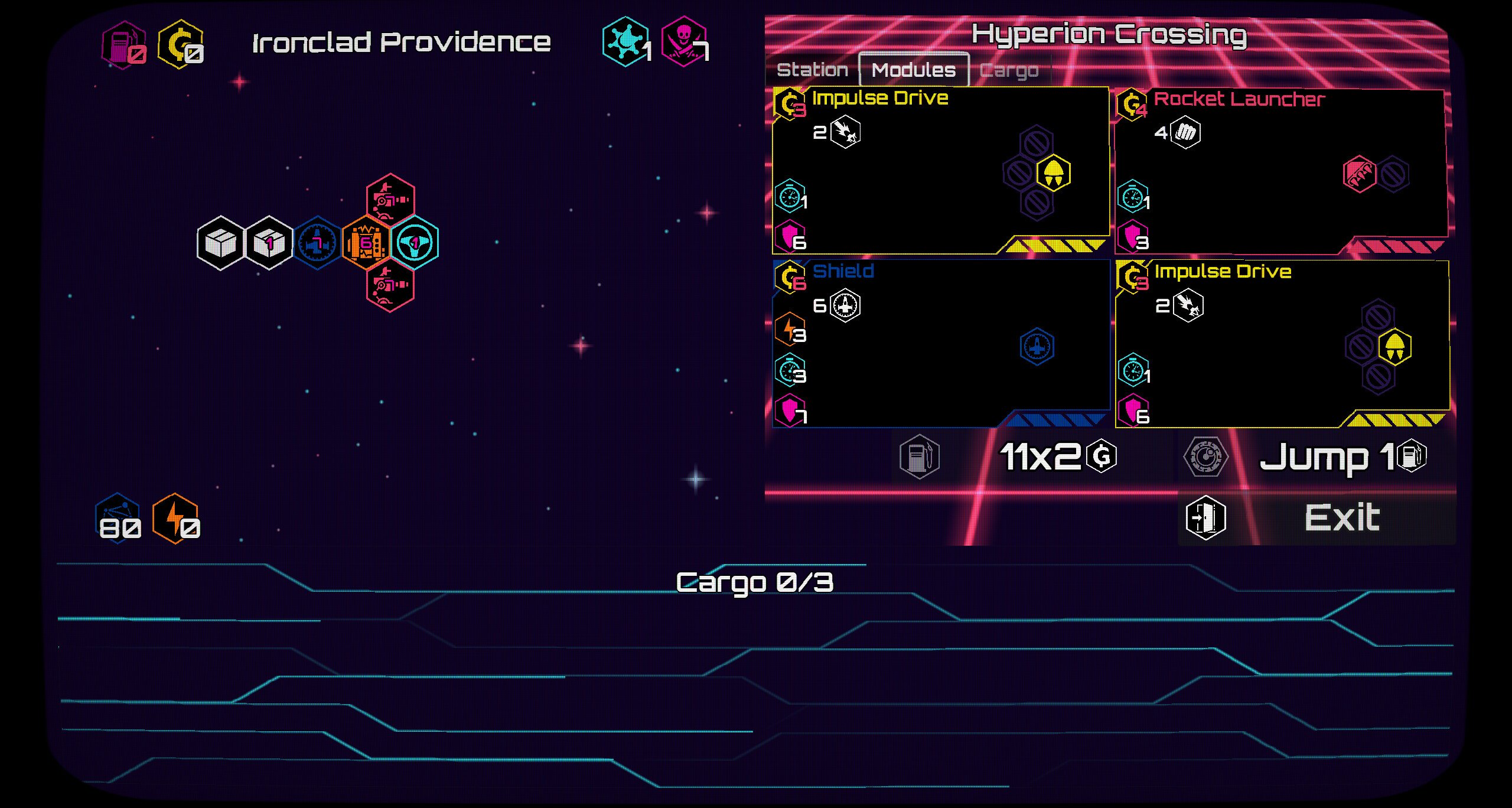Click the door icon beside Exit
The height and width of the screenshot is (808, 1512).
(1205, 517)
